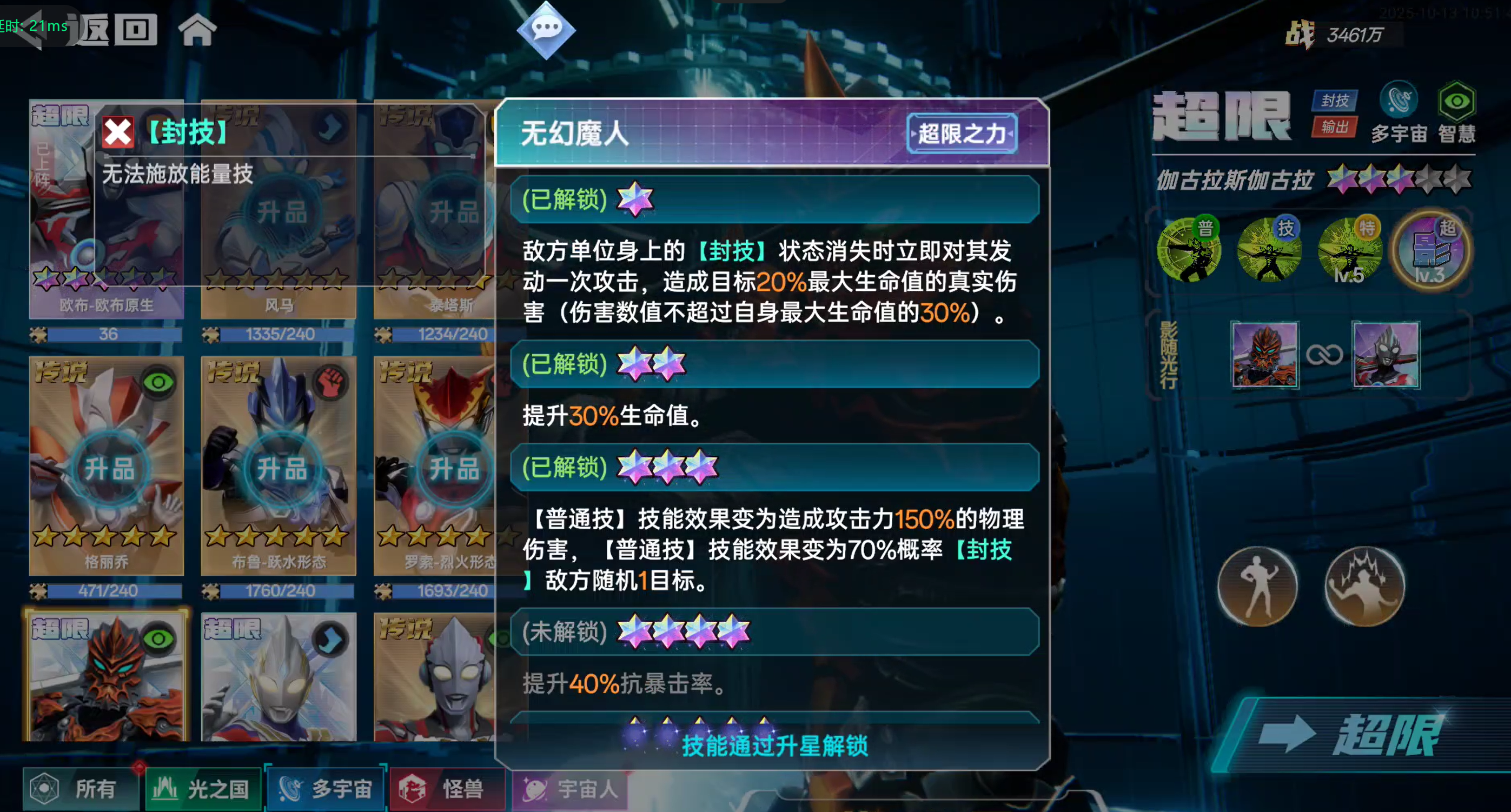The height and width of the screenshot is (812, 1511).
Task: Open the chat bubble icon at top center
Action: click(x=547, y=30)
